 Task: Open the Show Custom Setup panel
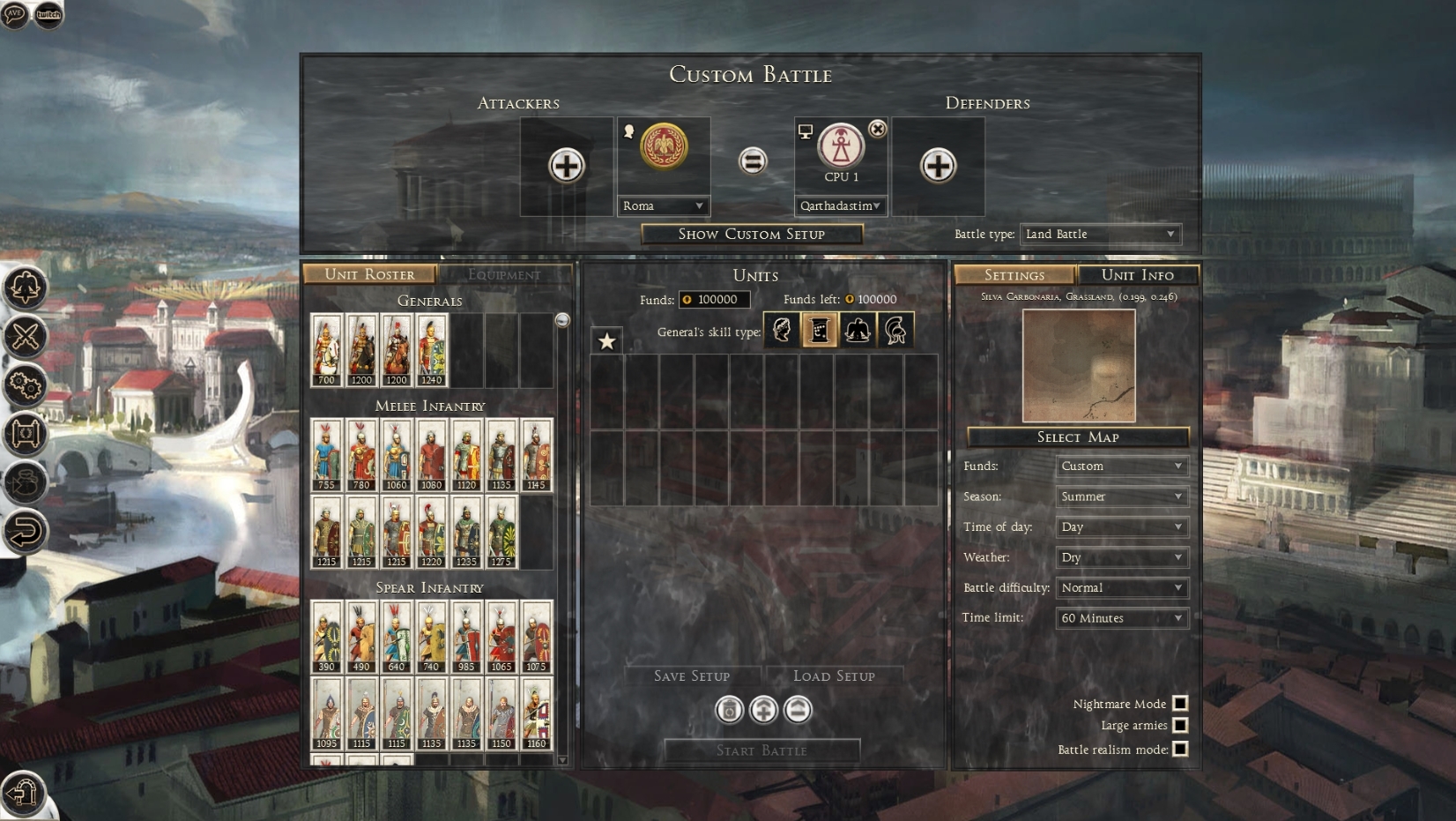click(x=751, y=234)
